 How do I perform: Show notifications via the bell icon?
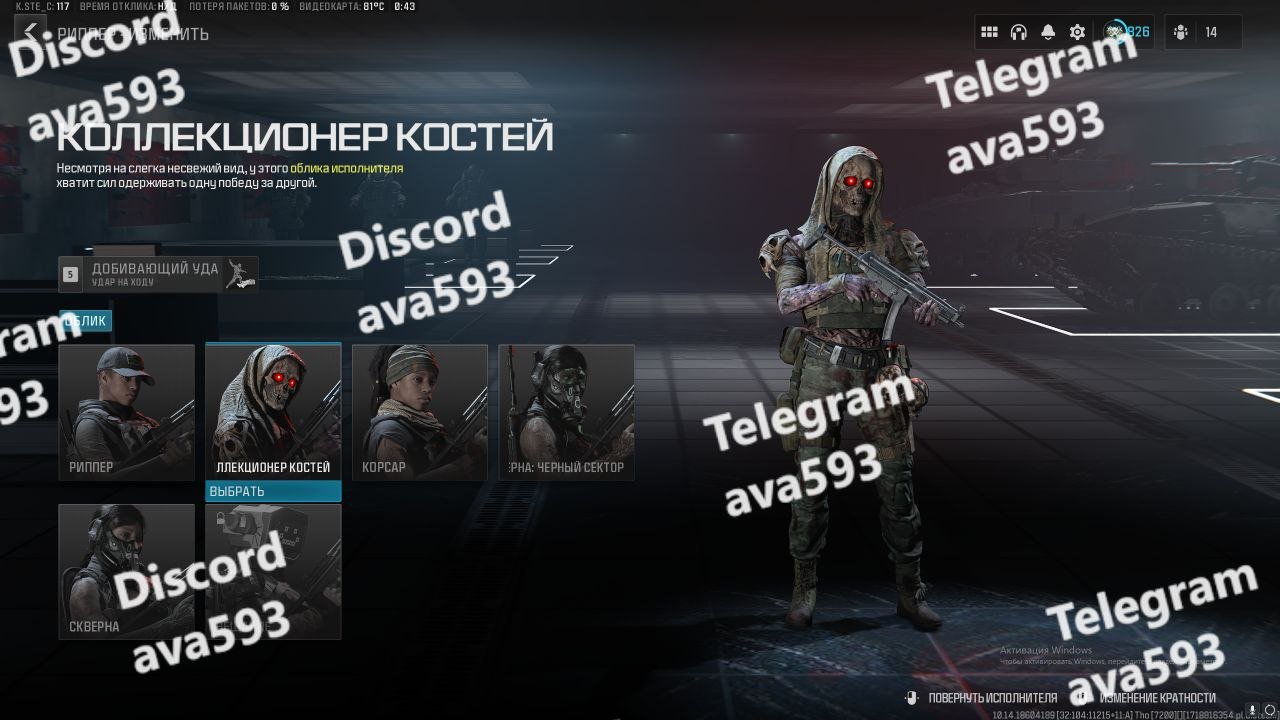pyautogui.click(x=1047, y=32)
